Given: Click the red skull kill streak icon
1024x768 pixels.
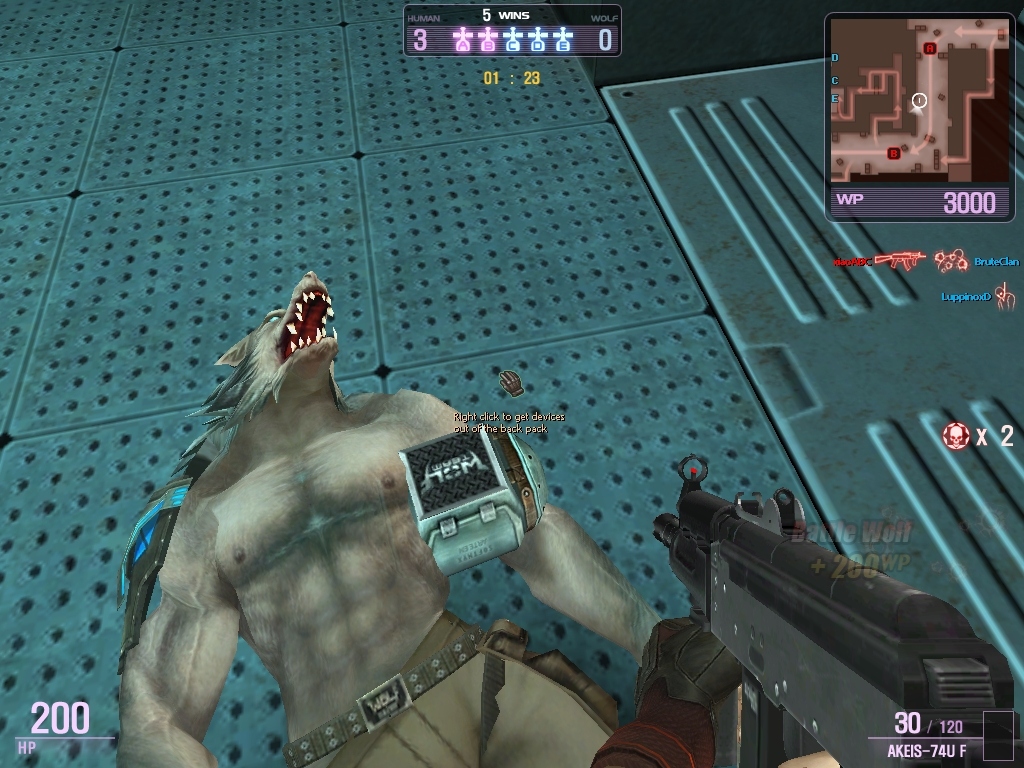Looking at the screenshot, I should (x=956, y=435).
